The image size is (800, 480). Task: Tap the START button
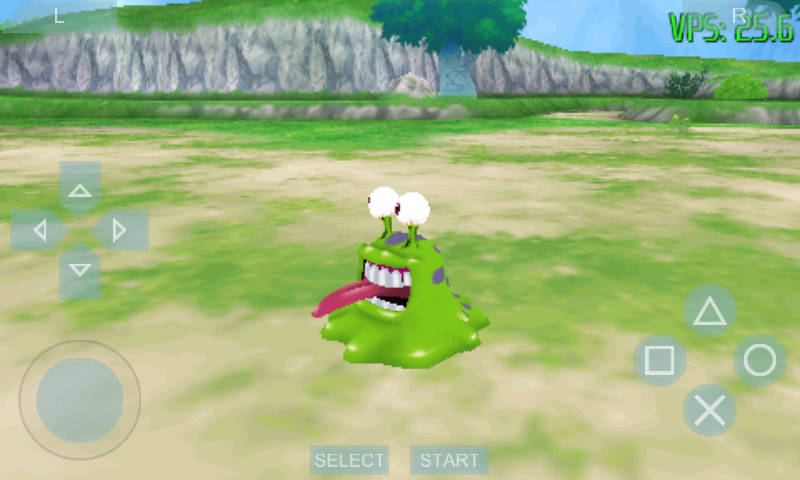pyautogui.click(x=449, y=460)
